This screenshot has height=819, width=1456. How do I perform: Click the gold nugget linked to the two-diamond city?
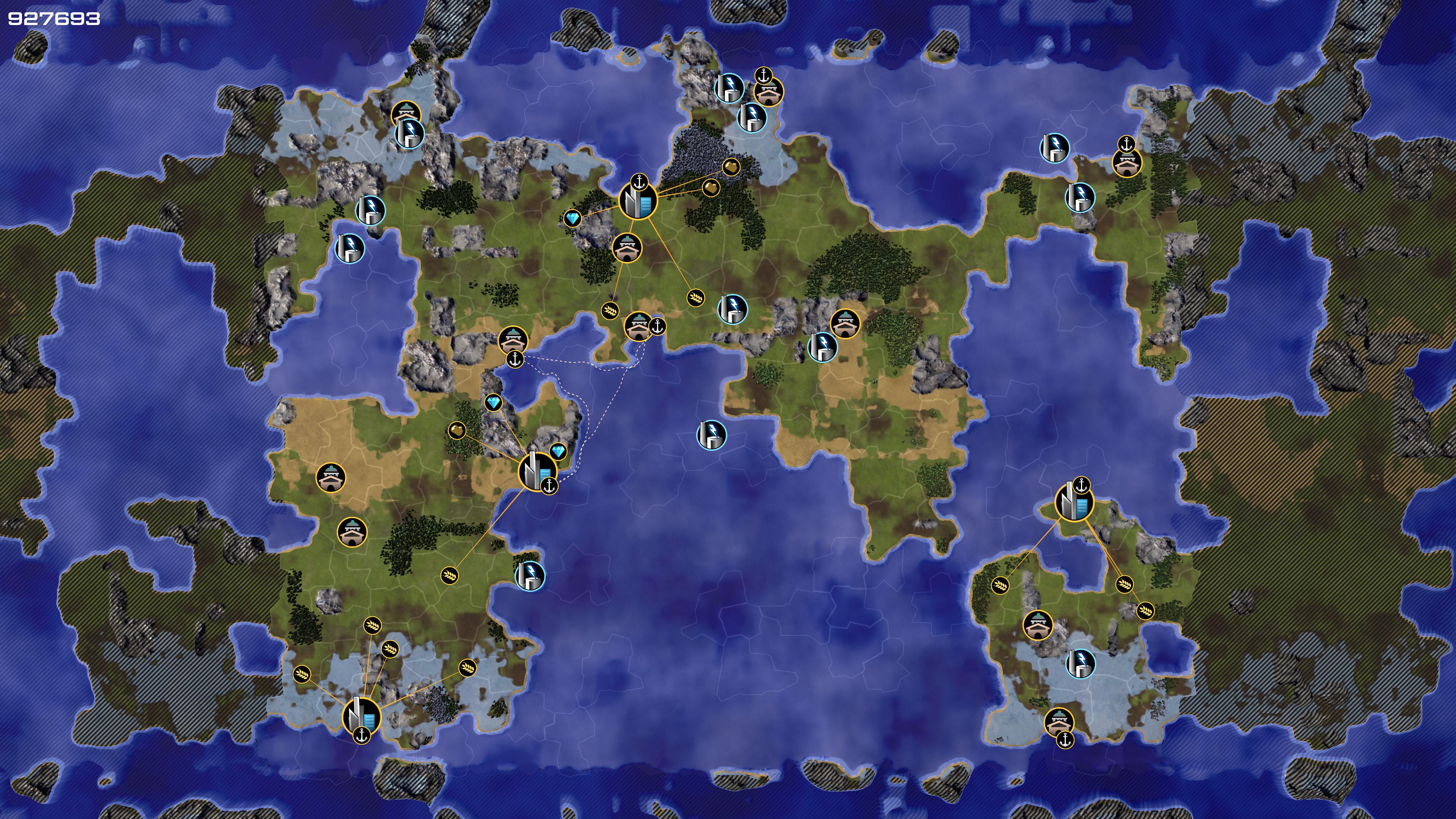click(457, 431)
